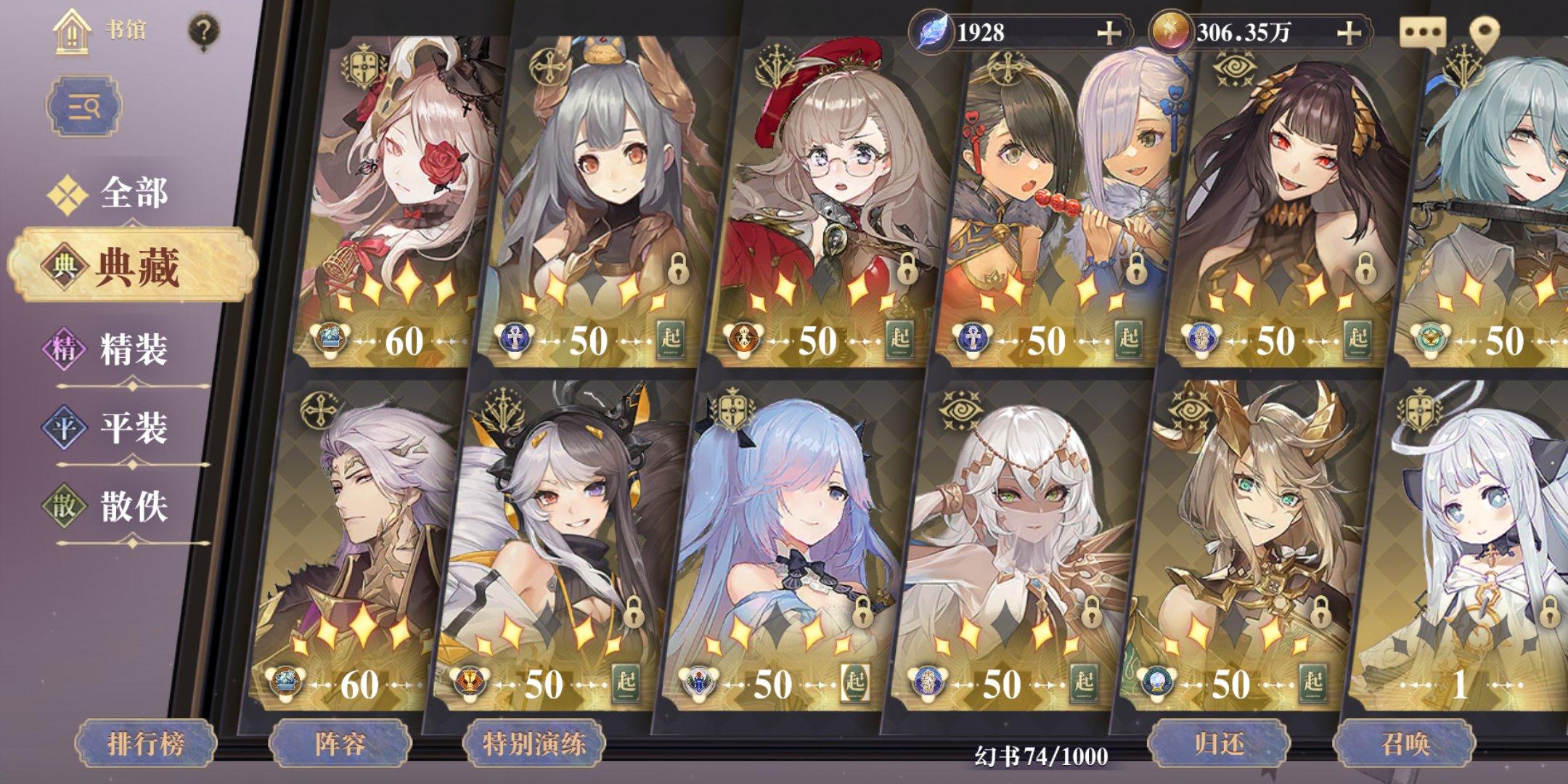Click the question mark help icon
The height and width of the screenshot is (784, 1568).
[x=205, y=30]
